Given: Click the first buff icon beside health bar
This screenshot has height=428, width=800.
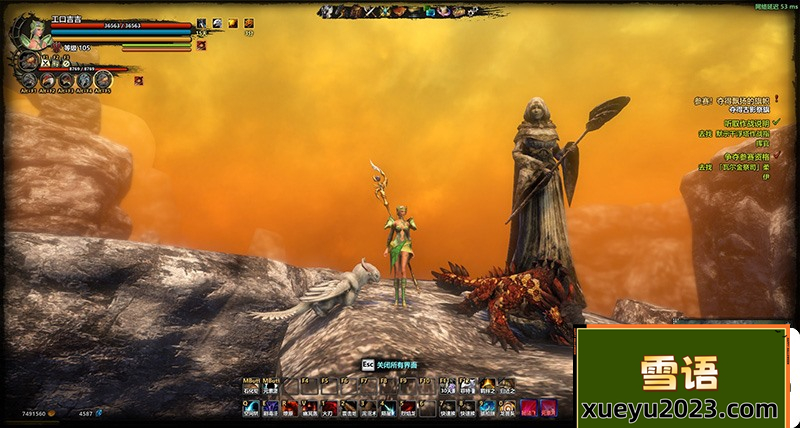Looking at the screenshot, I should pos(201,22).
